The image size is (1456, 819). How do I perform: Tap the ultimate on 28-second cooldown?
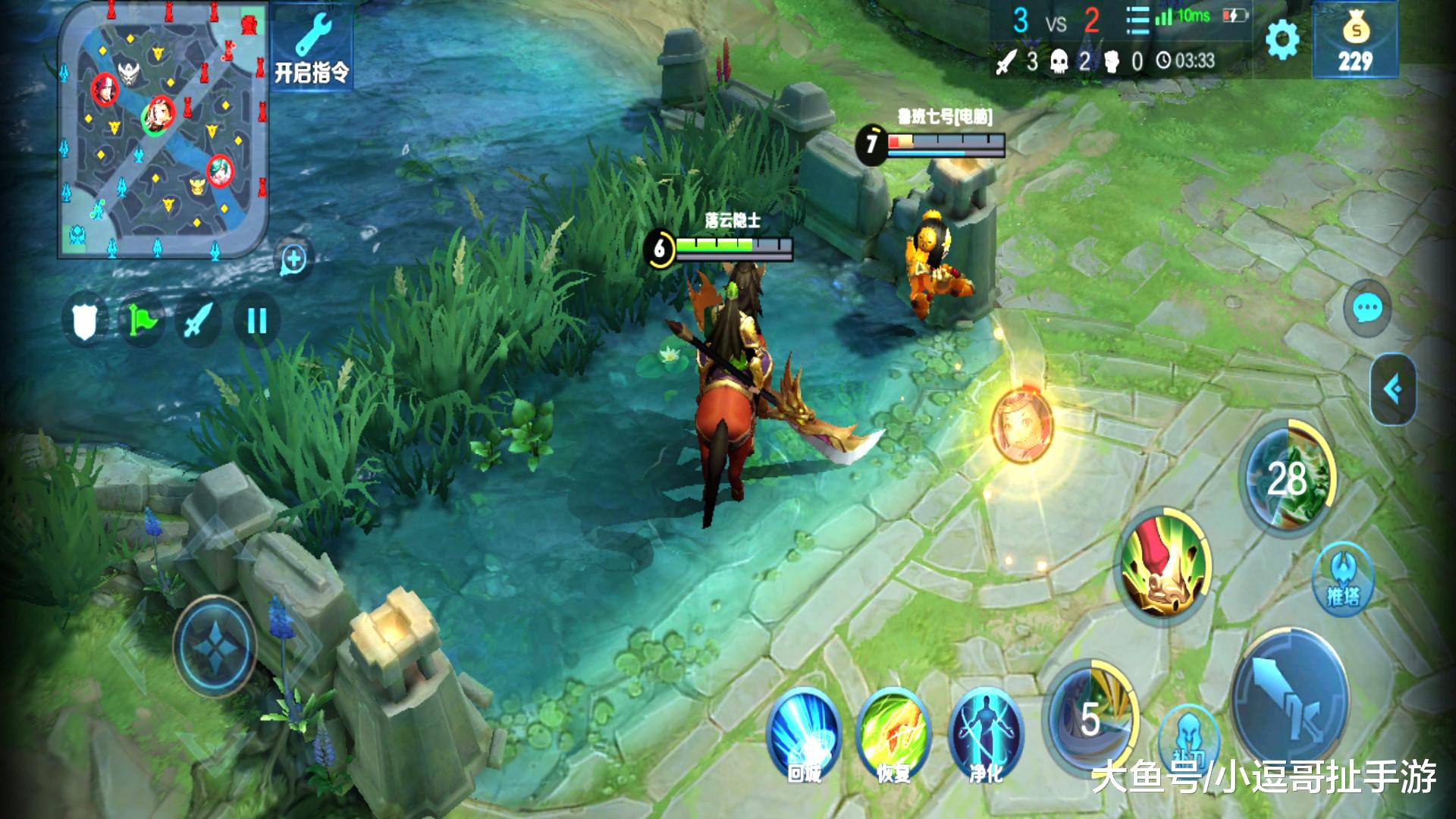1288,478
